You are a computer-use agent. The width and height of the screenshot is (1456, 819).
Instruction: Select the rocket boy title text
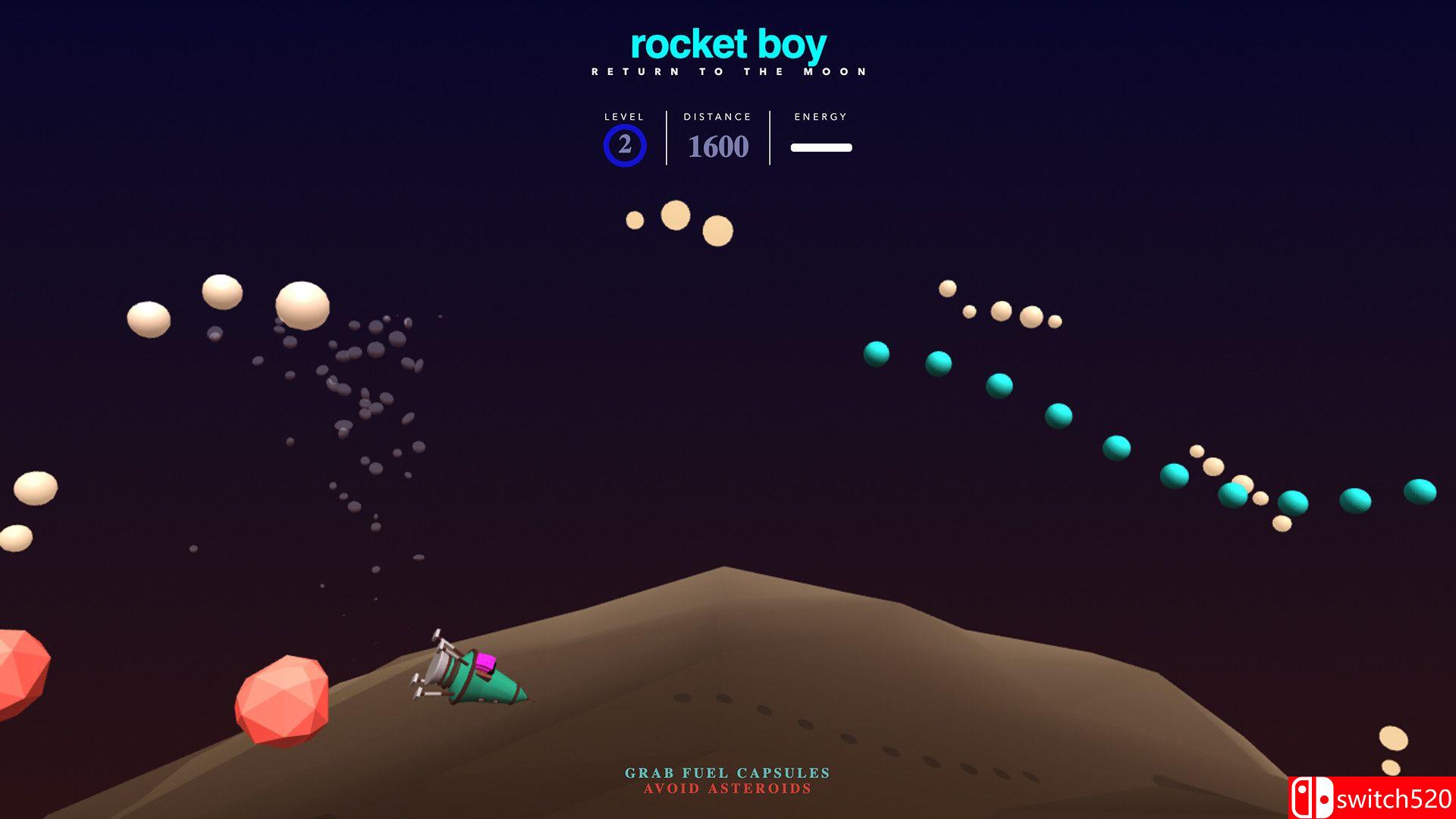[x=727, y=45]
